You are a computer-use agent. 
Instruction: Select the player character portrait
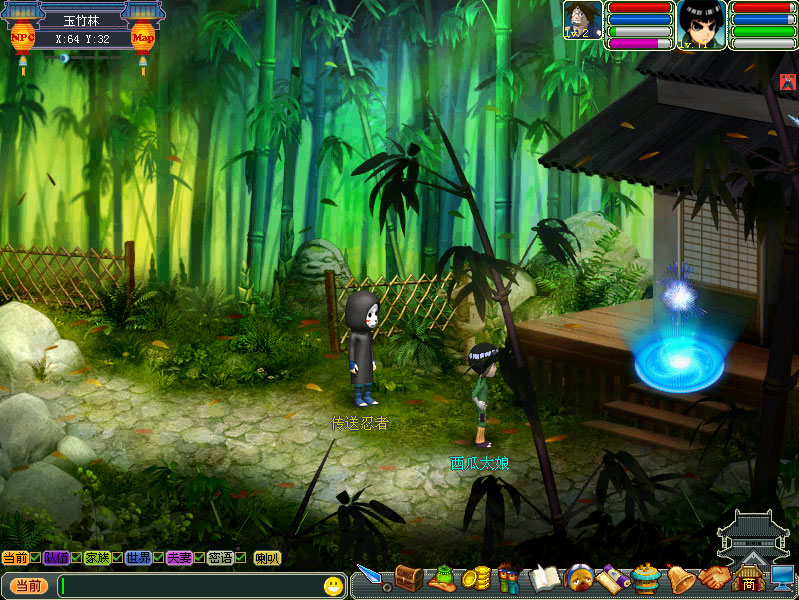699,21
